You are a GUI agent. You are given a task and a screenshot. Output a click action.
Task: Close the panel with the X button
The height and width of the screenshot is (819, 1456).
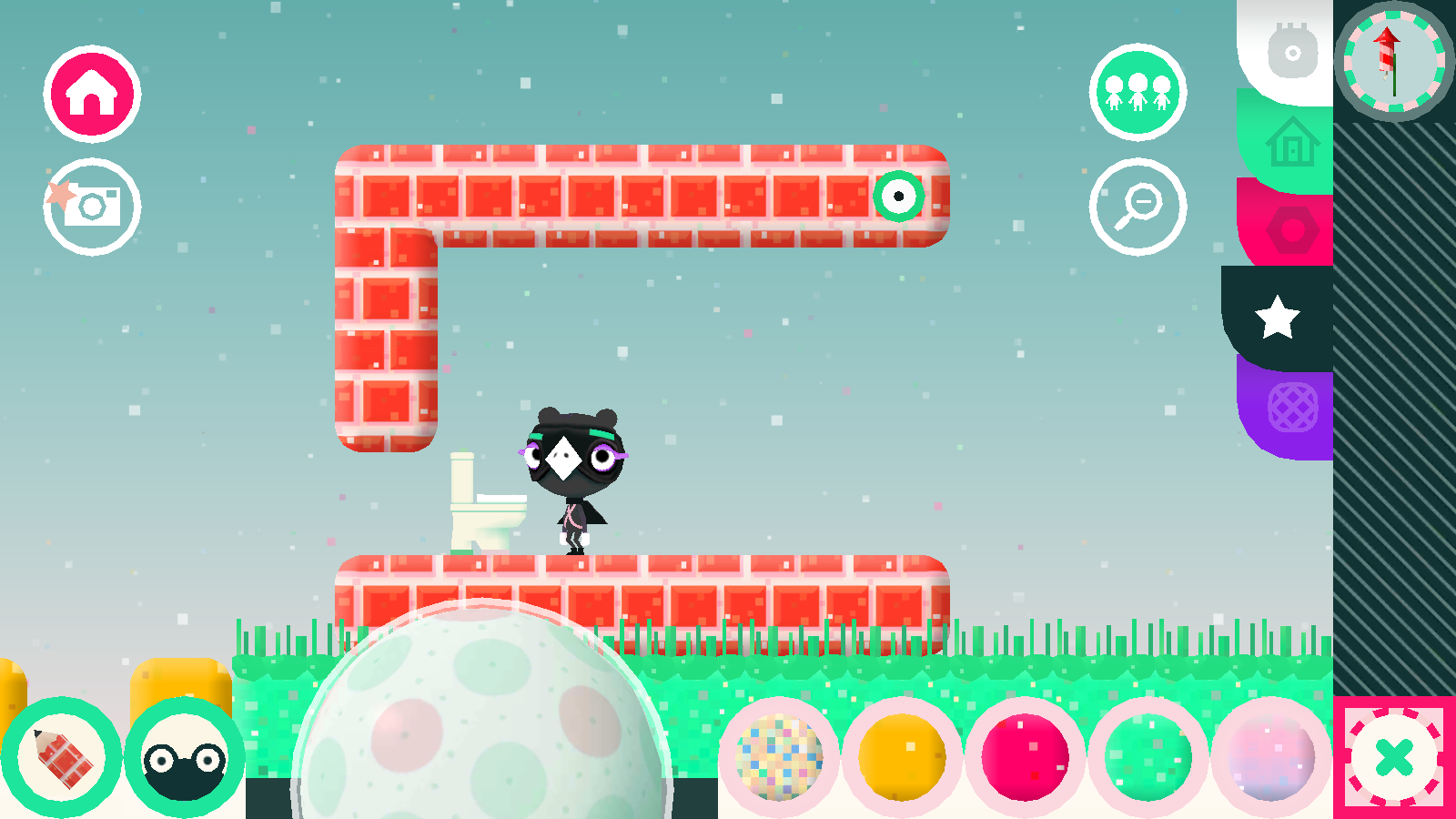coord(1394,757)
